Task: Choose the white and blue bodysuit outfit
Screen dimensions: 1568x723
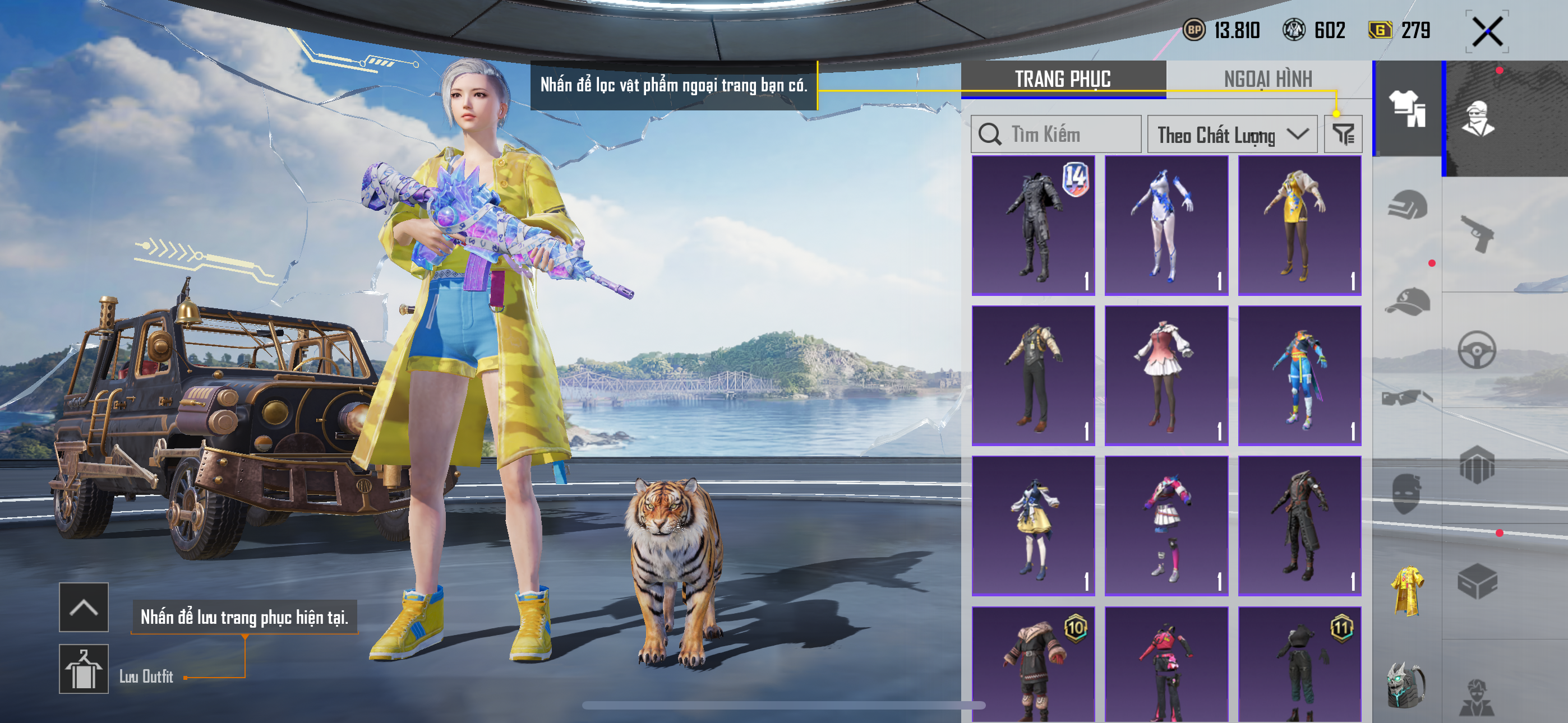Action: pyautogui.click(x=1166, y=225)
